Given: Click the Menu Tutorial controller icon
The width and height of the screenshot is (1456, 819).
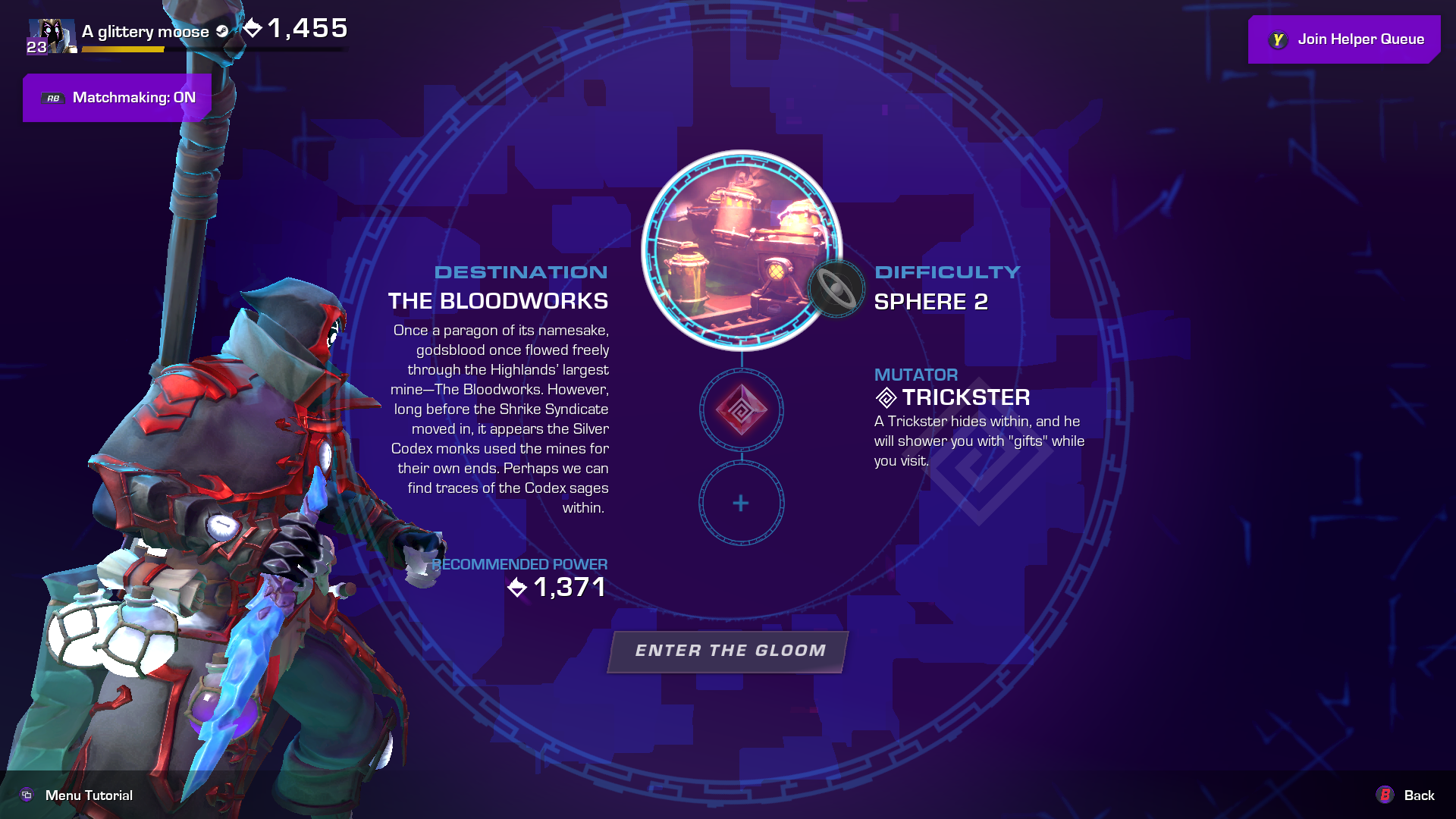Looking at the screenshot, I should 27,795.
